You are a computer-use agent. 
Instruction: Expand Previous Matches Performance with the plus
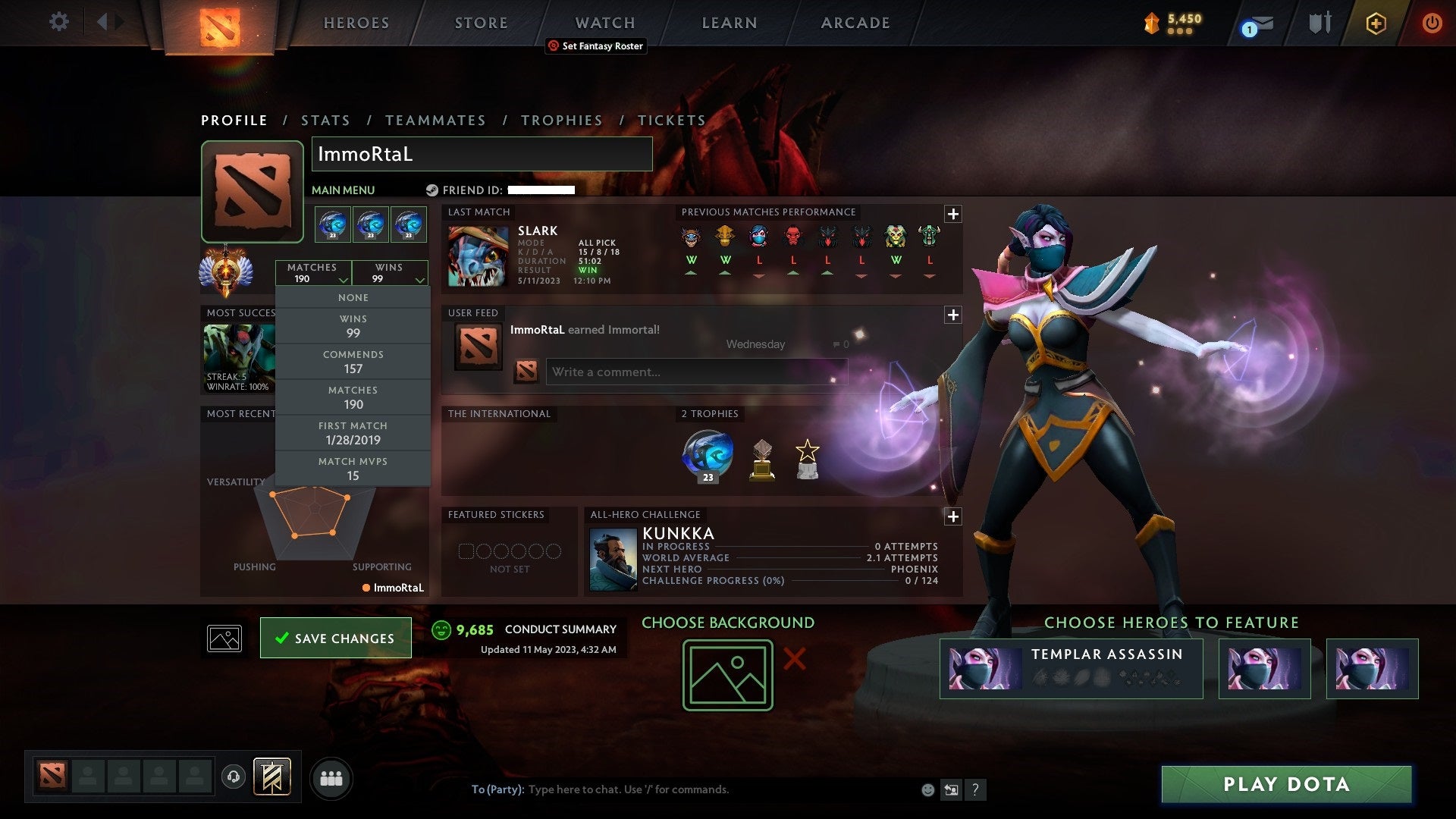(953, 215)
